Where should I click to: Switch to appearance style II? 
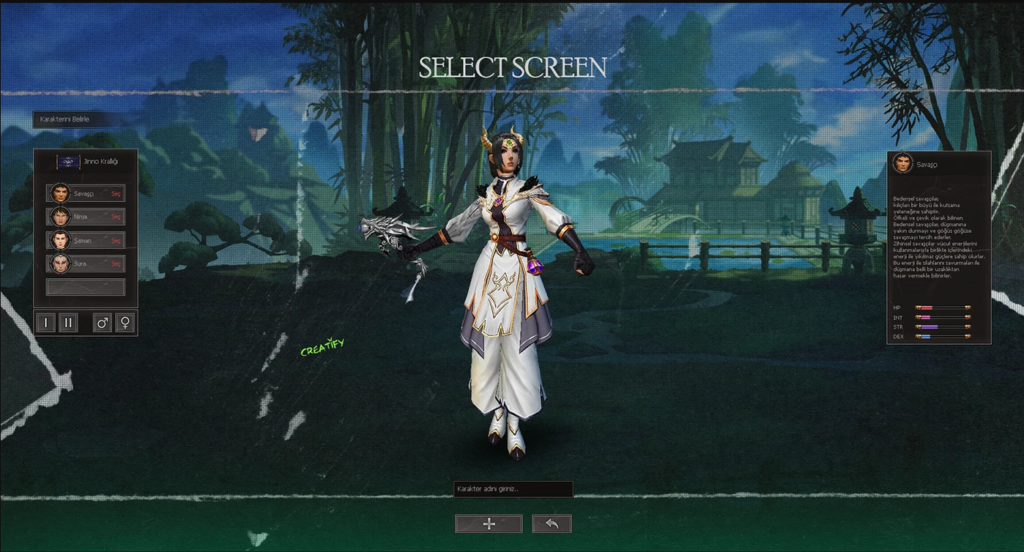point(69,323)
